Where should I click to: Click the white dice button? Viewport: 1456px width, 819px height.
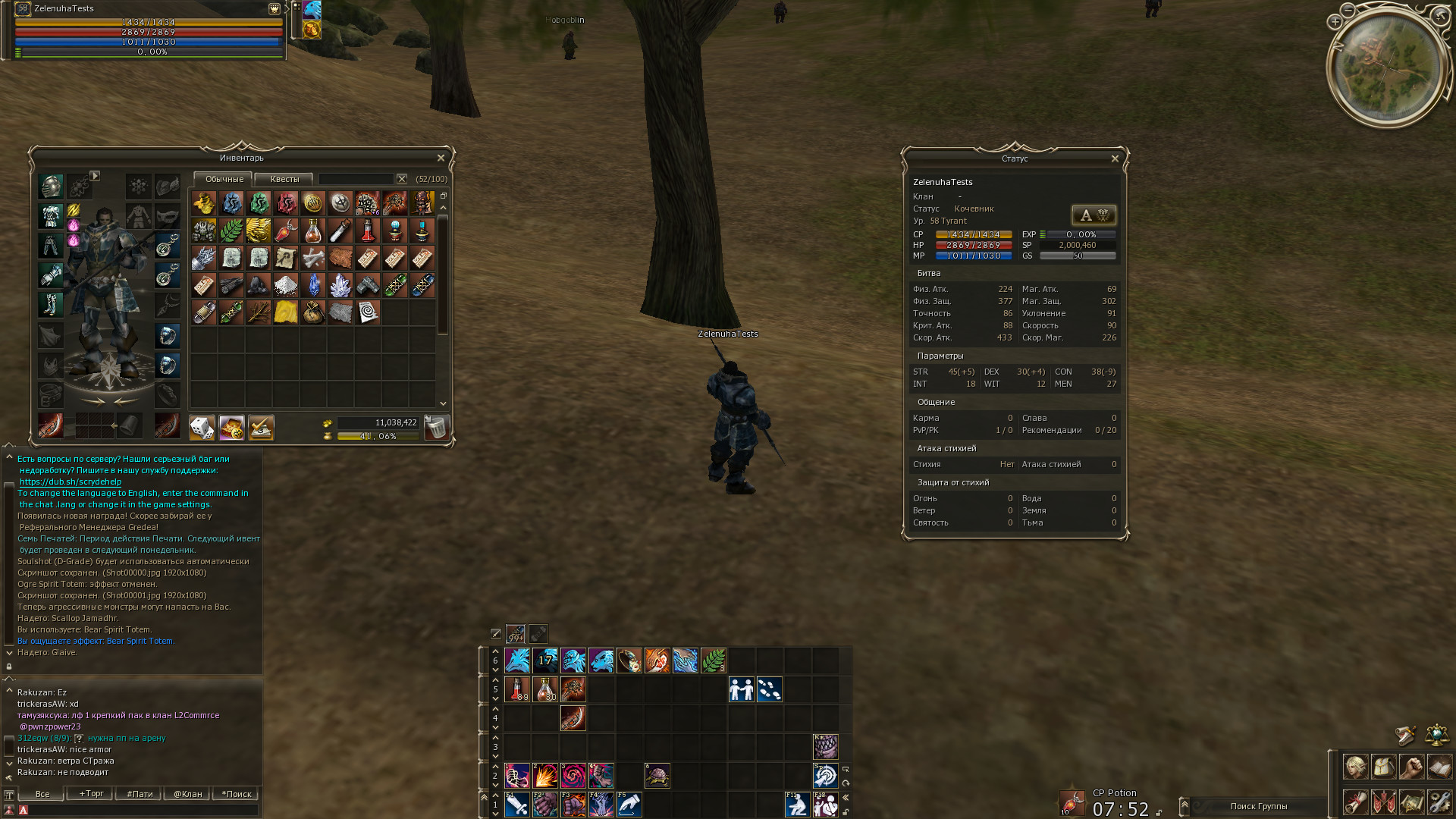coord(202,428)
